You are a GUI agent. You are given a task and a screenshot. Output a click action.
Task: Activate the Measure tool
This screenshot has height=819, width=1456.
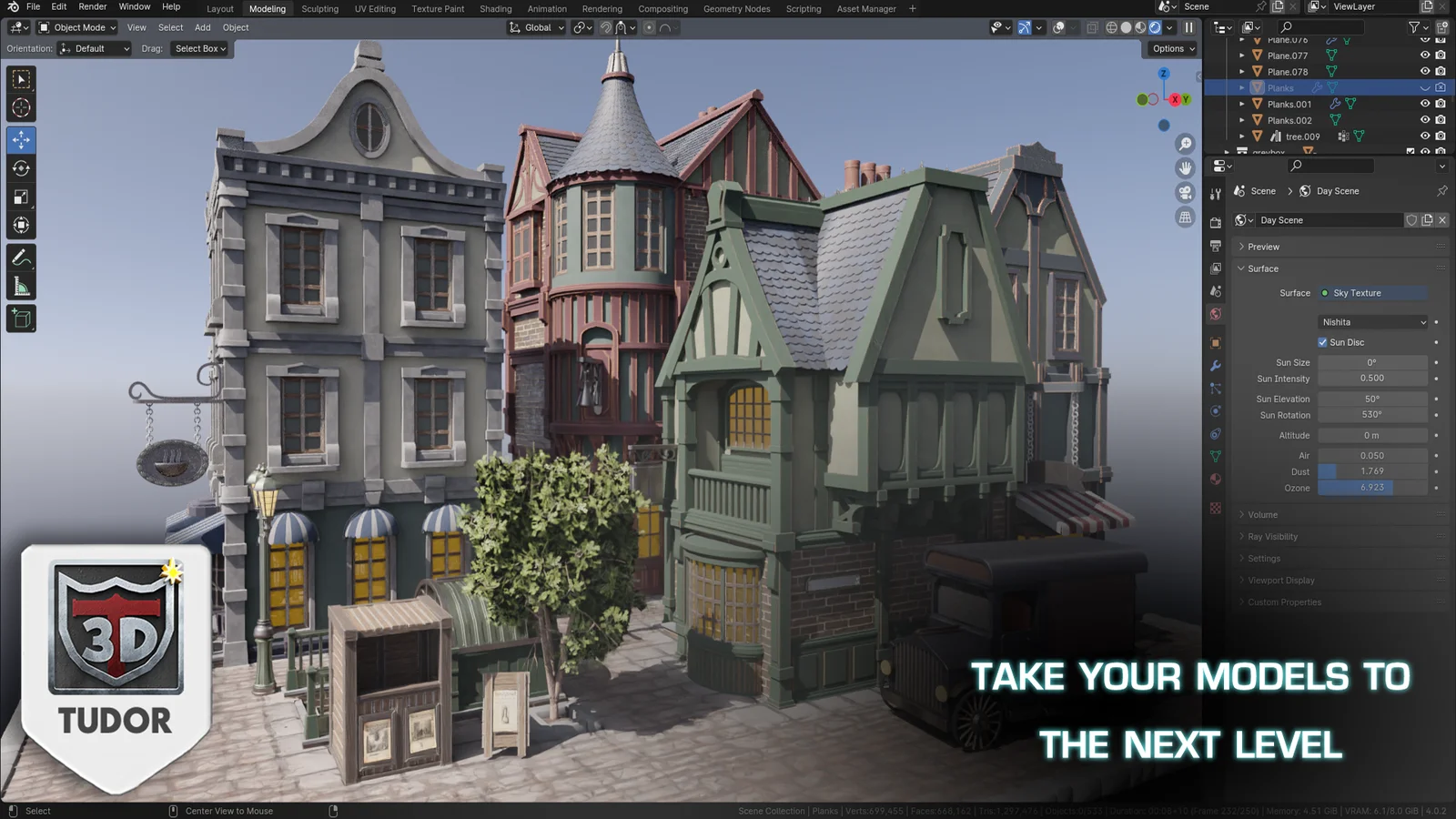(20, 285)
